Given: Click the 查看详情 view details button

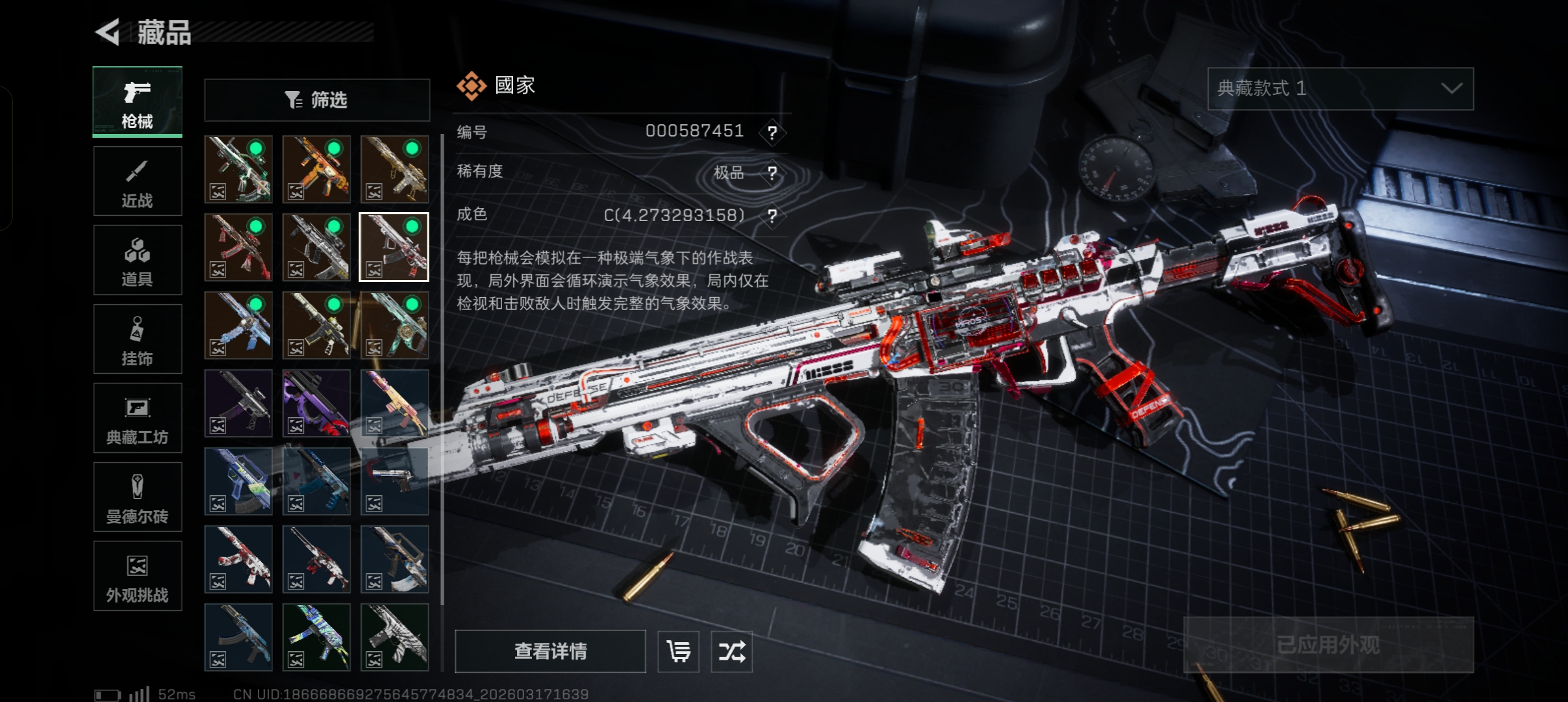Looking at the screenshot, I should point(550,651).
